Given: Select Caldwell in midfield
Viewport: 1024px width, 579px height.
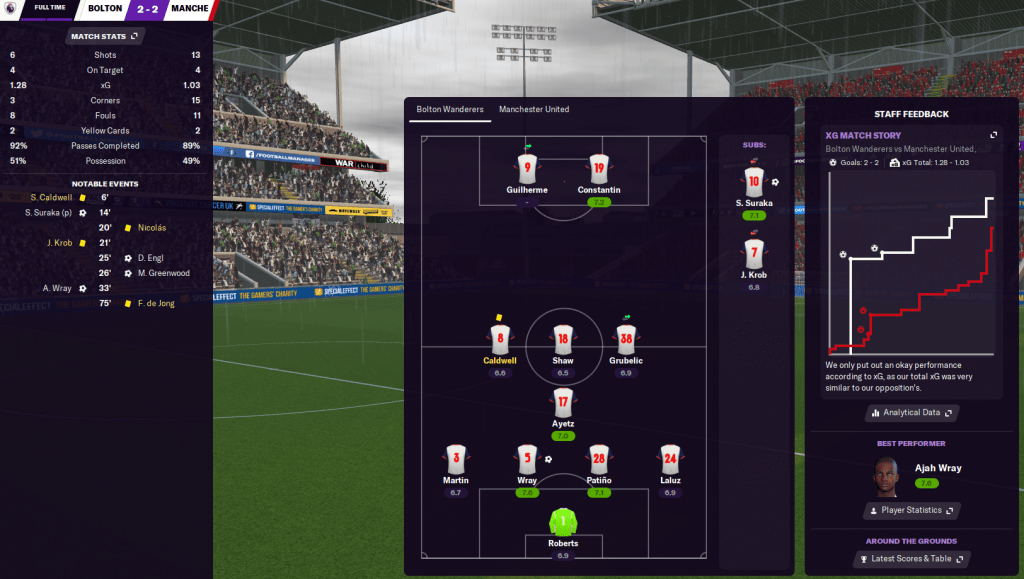Looking at the screenshot, I should point(499,339).
